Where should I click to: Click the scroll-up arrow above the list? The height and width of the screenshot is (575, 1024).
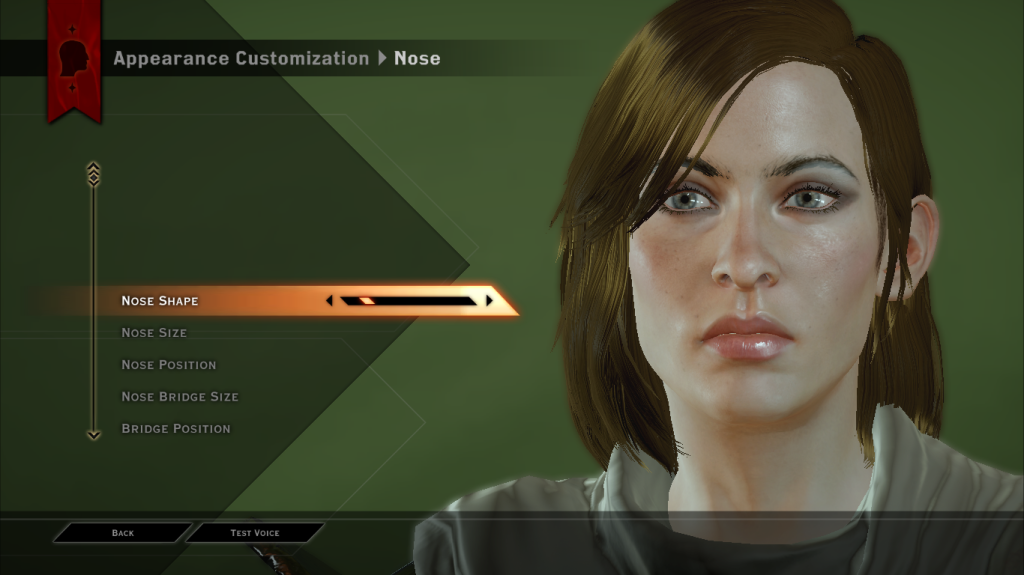click(x=94, y=173)
